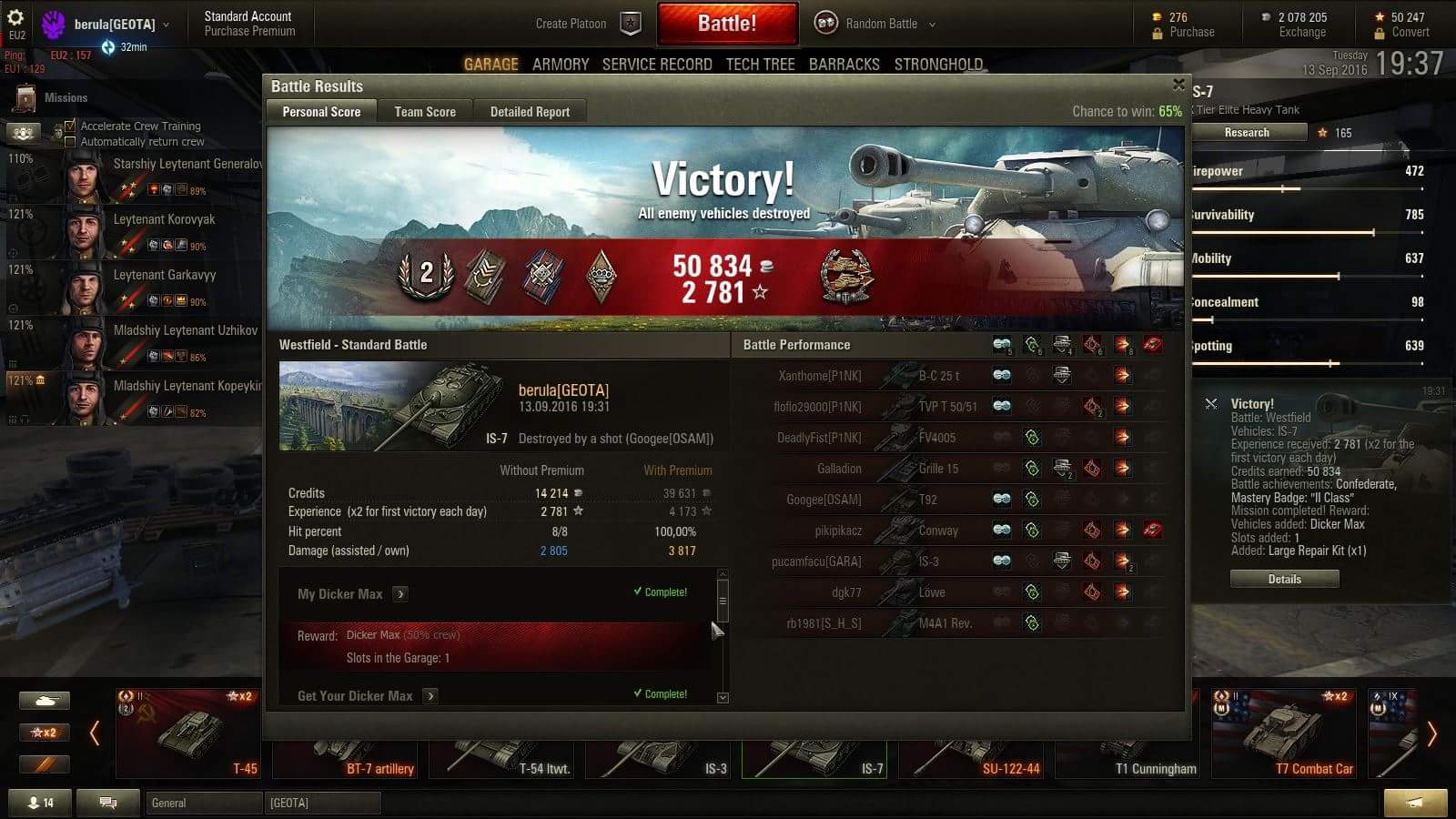Open the Tech Tree

[760, 65]
